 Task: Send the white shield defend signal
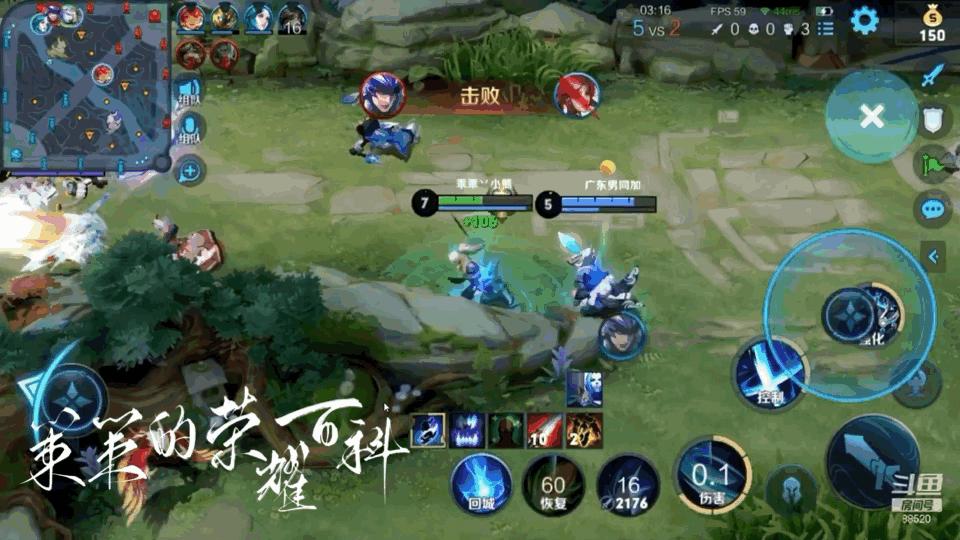[932, 120]
